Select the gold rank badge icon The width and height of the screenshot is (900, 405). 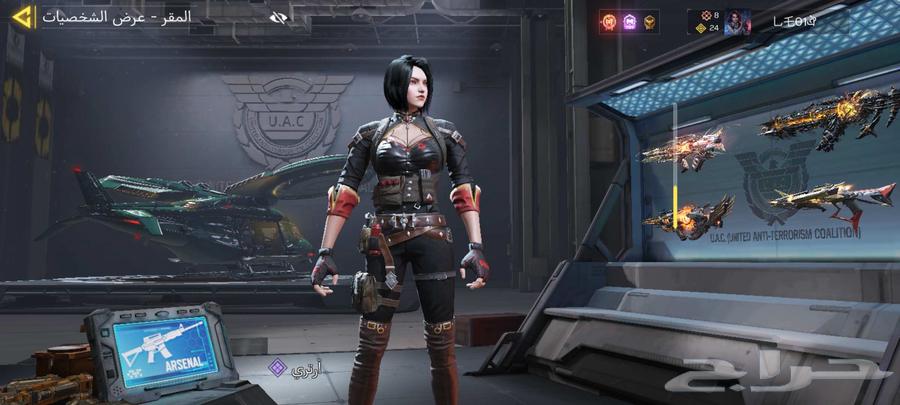click(650, 21)
